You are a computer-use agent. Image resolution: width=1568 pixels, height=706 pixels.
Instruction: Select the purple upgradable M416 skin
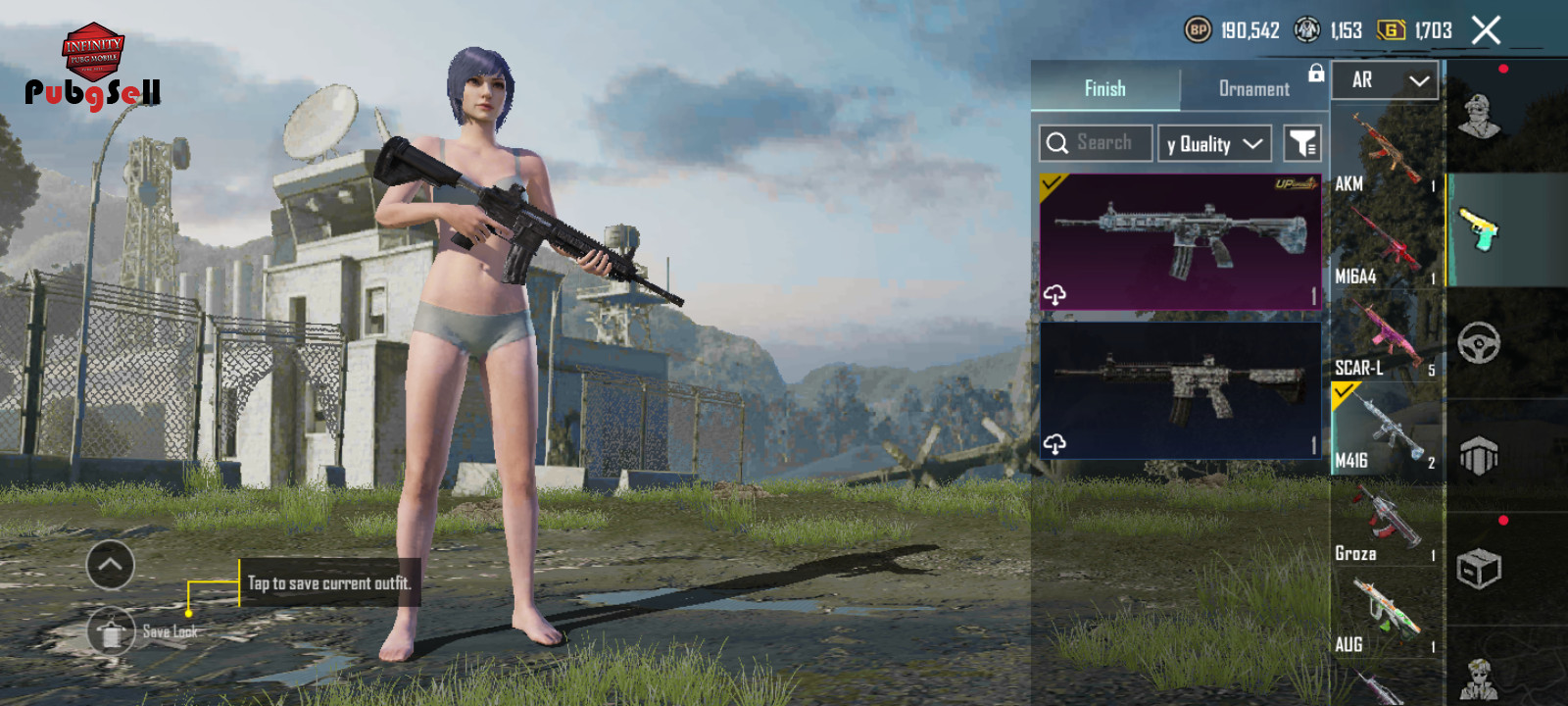[x=1181, y=242]
